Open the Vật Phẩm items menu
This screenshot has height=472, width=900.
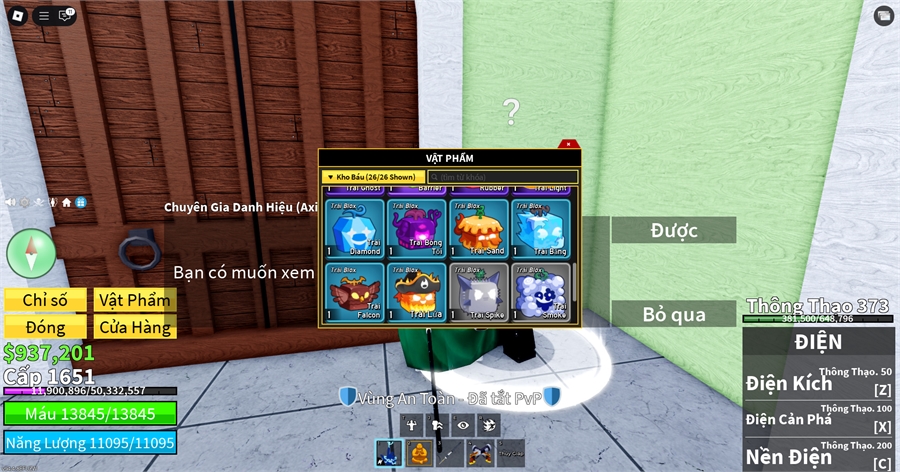pyautogui.click(x=134, y=300)
